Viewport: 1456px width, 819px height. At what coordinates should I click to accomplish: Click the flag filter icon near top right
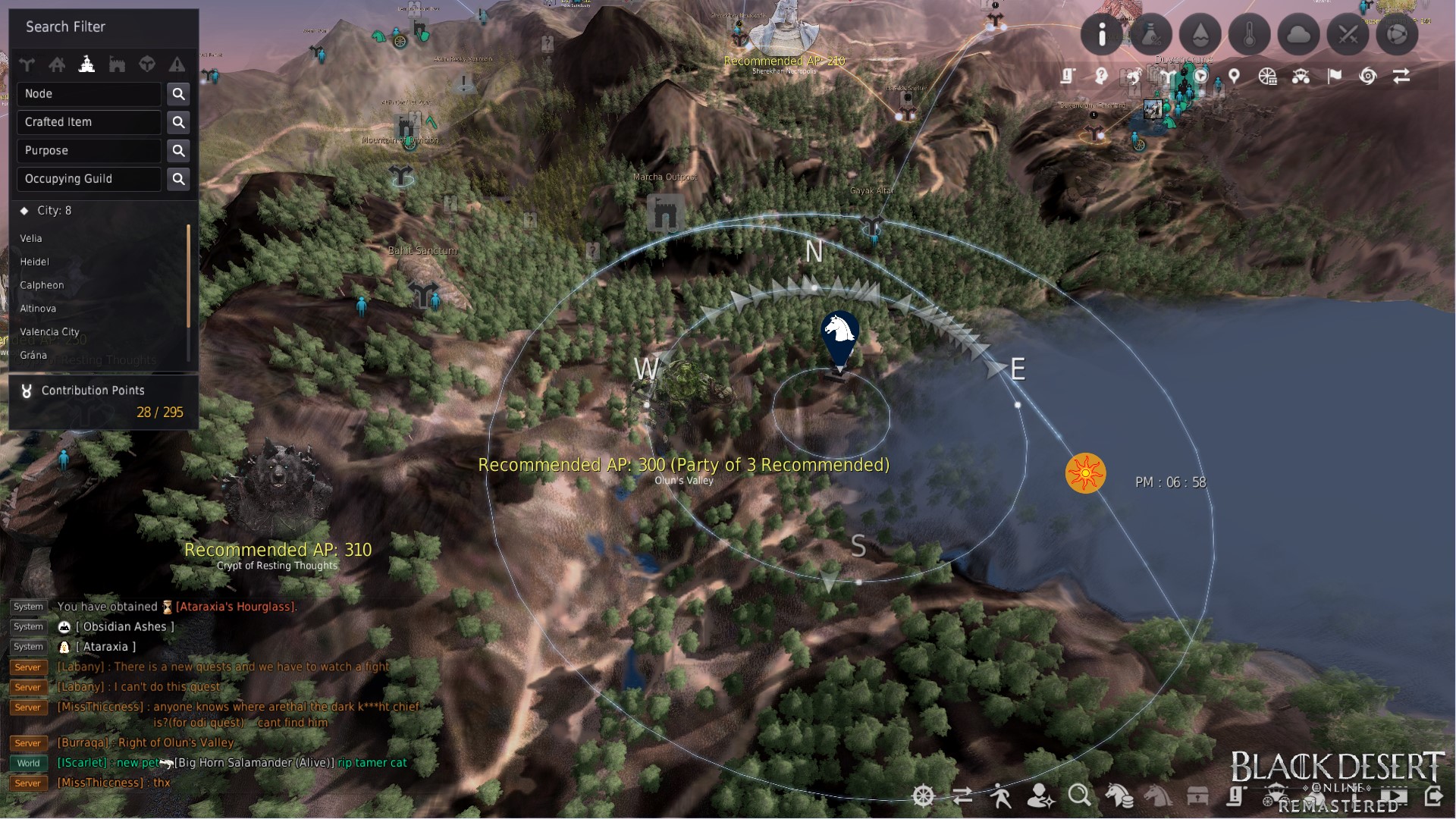tap(1335, 76)
